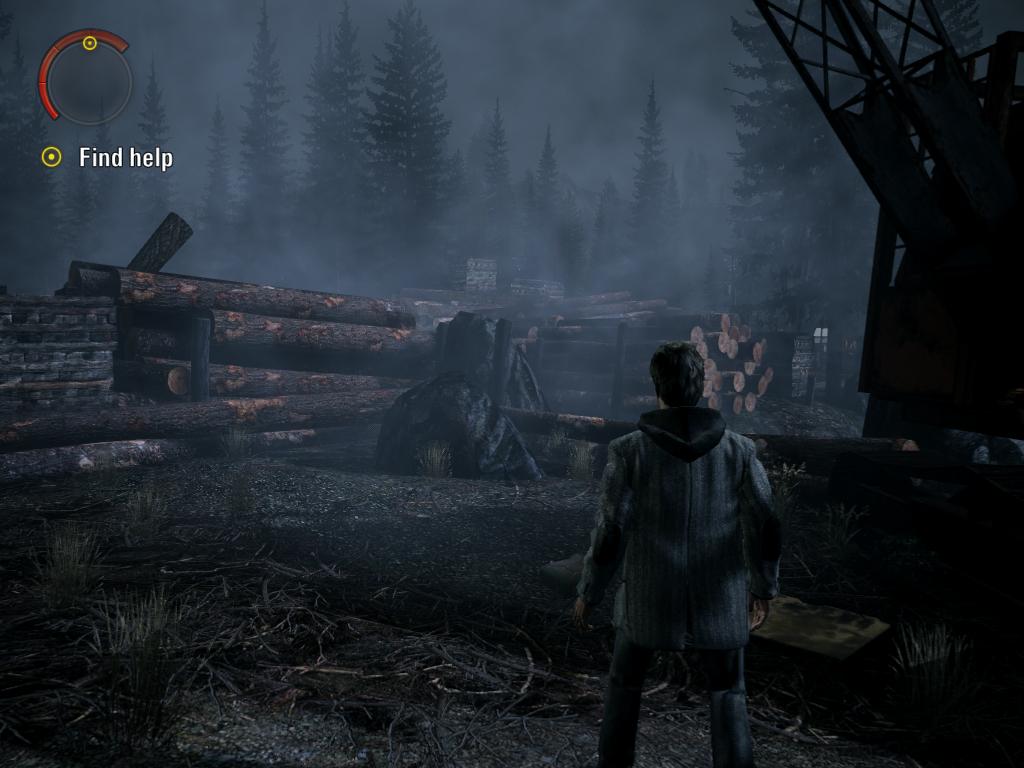Click the circular compass radar
1024x768 pixels.
(86, 80)
